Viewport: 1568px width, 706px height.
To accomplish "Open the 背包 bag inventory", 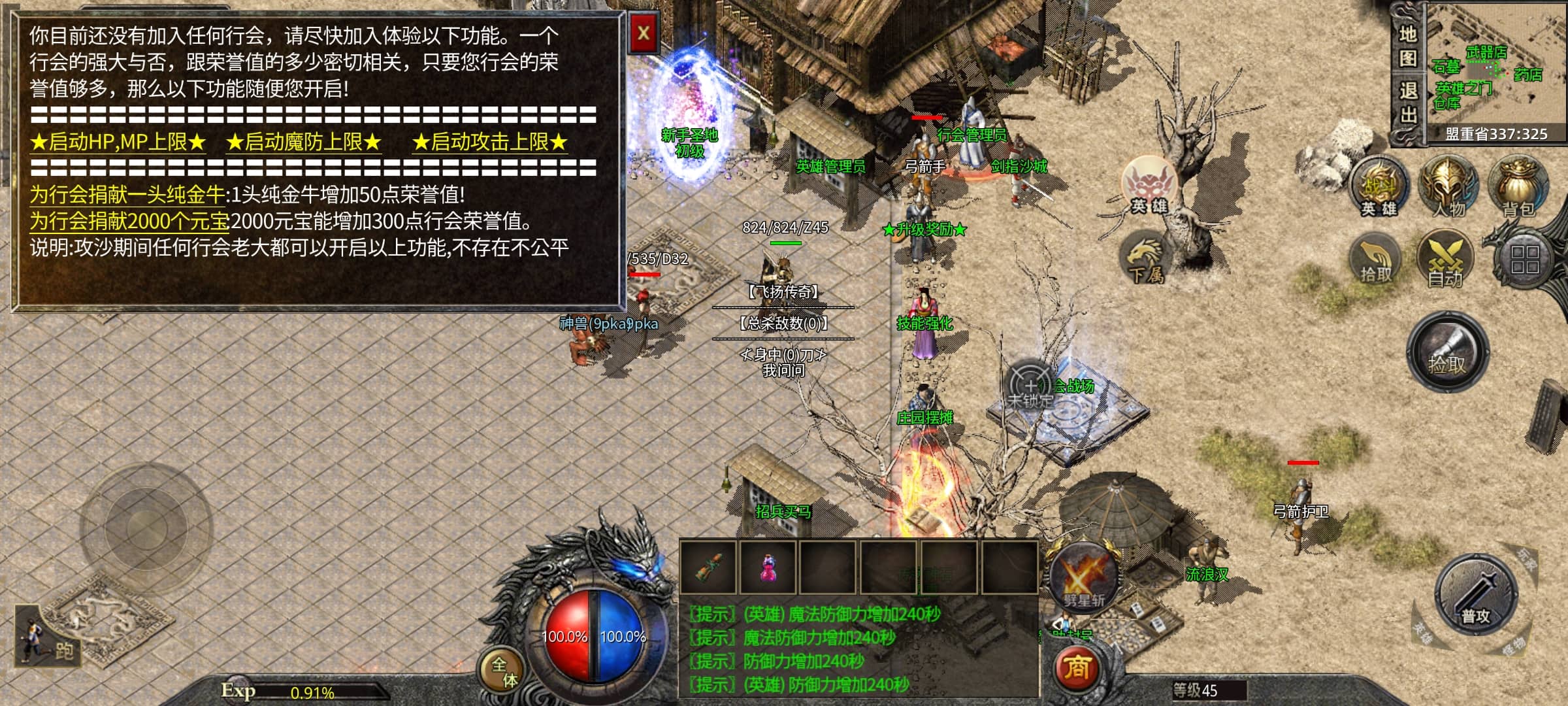I will click(1517, 186).
